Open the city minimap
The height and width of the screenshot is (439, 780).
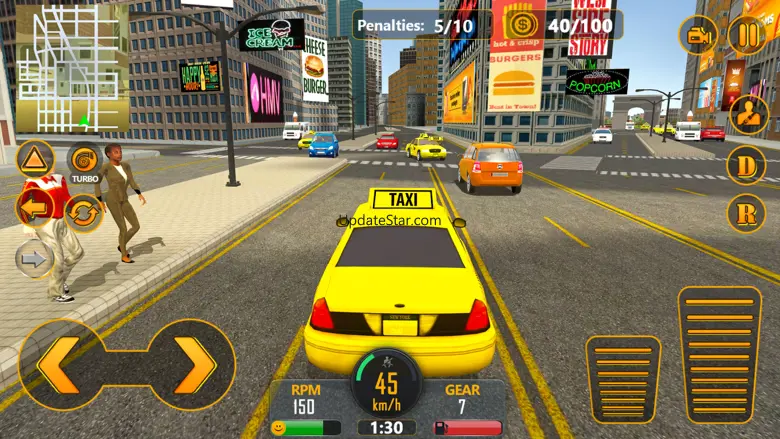click(72, 68)
